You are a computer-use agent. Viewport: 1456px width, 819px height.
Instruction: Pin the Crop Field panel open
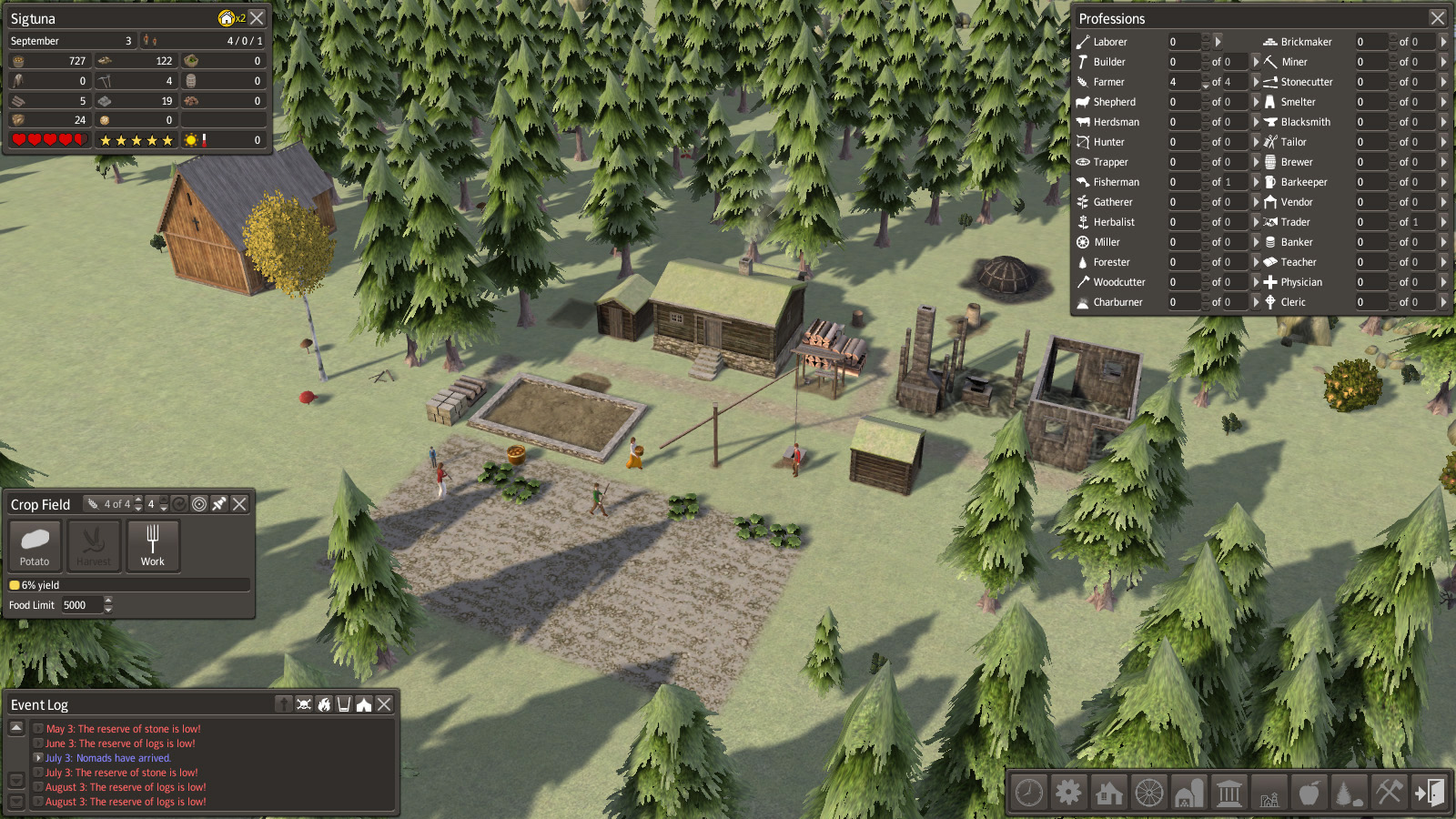(x=219, y=504)
